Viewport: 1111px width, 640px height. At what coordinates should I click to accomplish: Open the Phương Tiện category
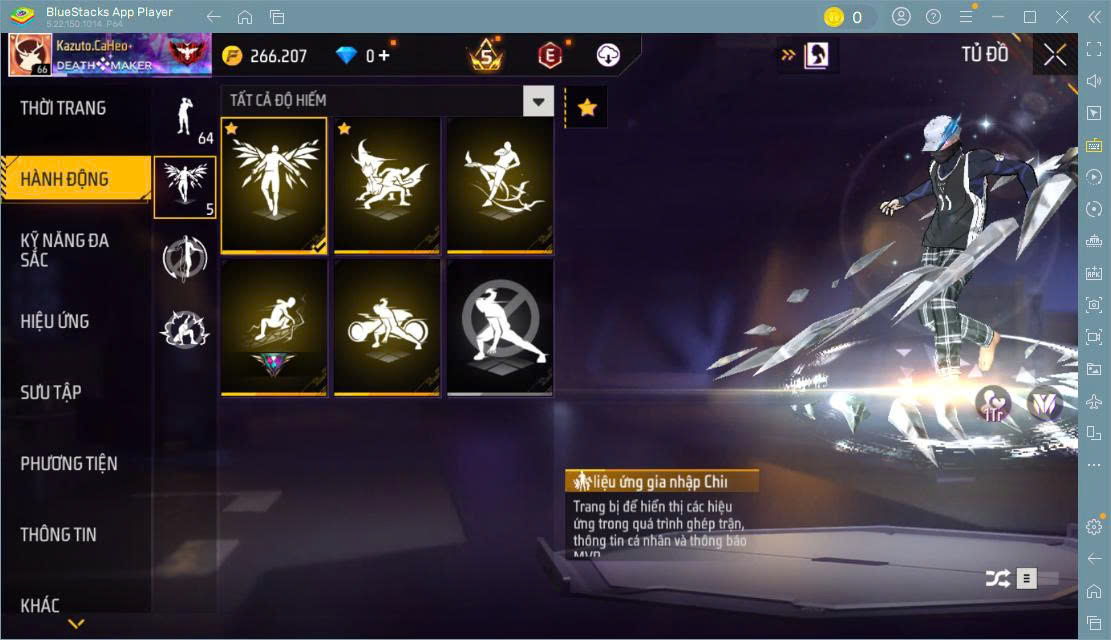pyautogui.click(x=69, y=464)
